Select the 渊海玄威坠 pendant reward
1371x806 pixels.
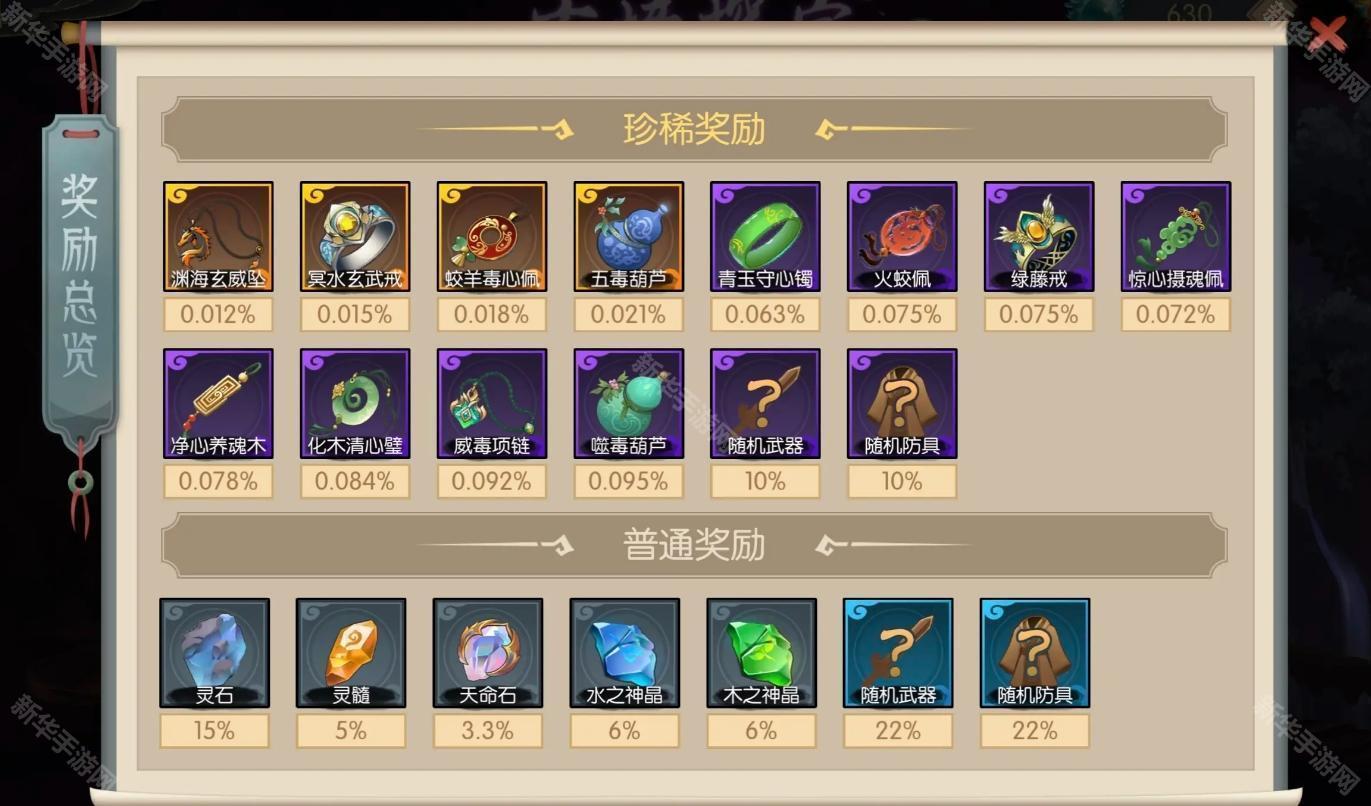pos(218,236)
